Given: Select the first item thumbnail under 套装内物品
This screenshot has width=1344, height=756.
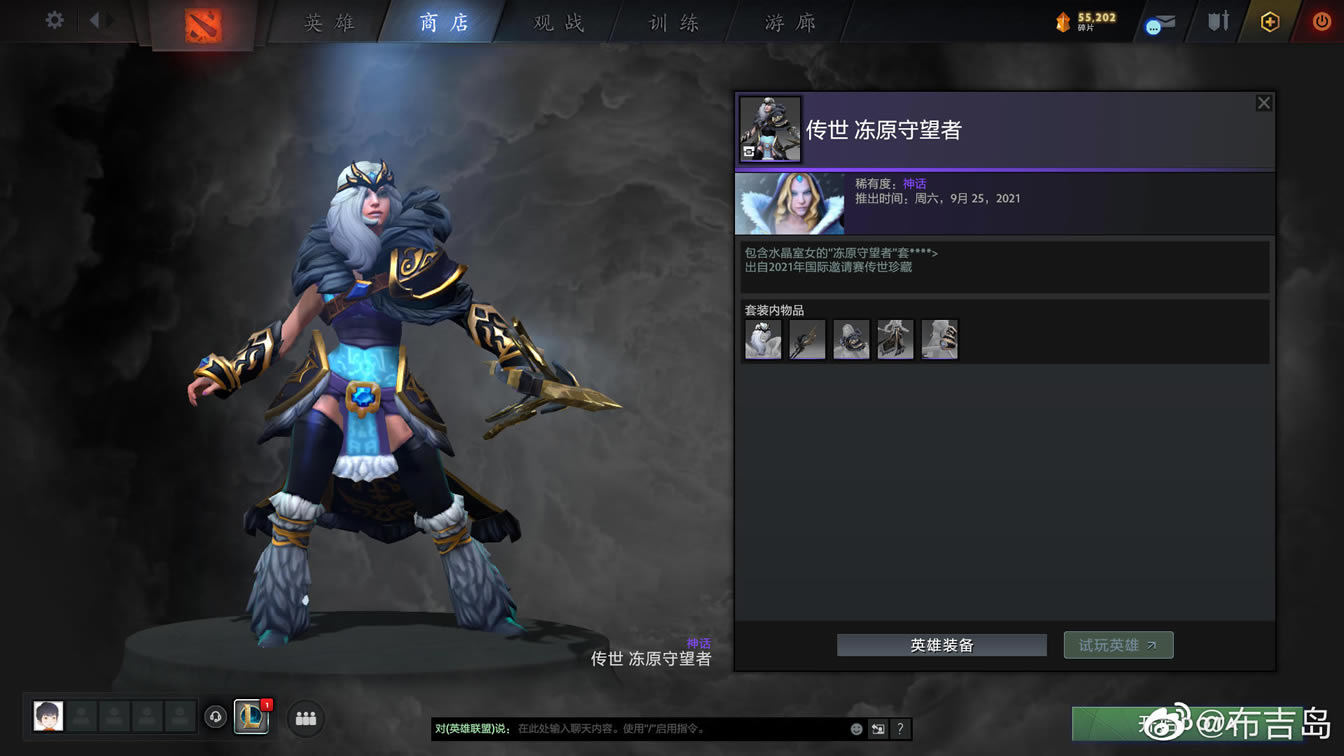Looking at the screenshot, I should coord(763,339).
